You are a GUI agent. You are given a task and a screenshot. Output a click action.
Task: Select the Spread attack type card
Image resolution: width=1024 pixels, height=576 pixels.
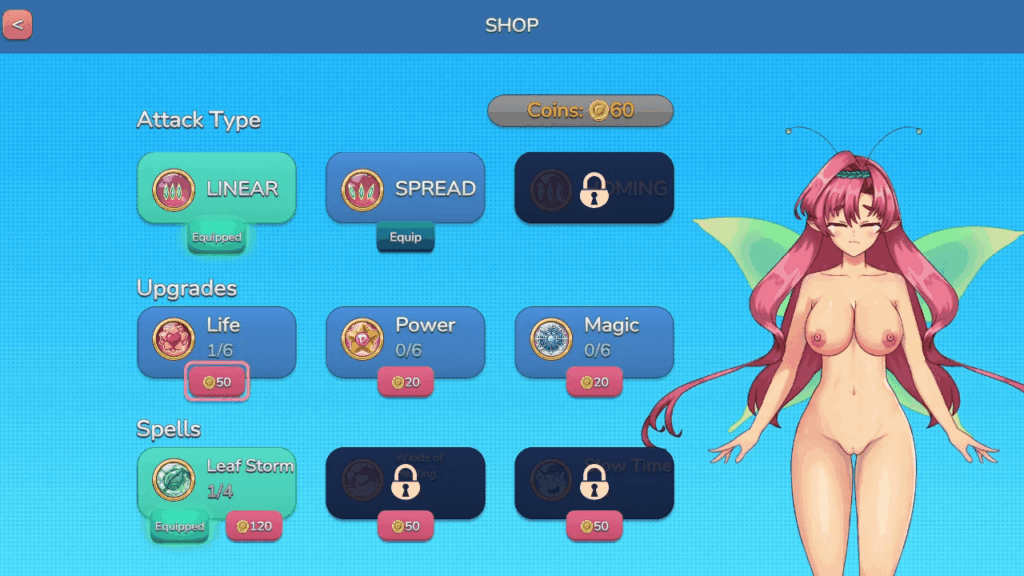[405, 187]
